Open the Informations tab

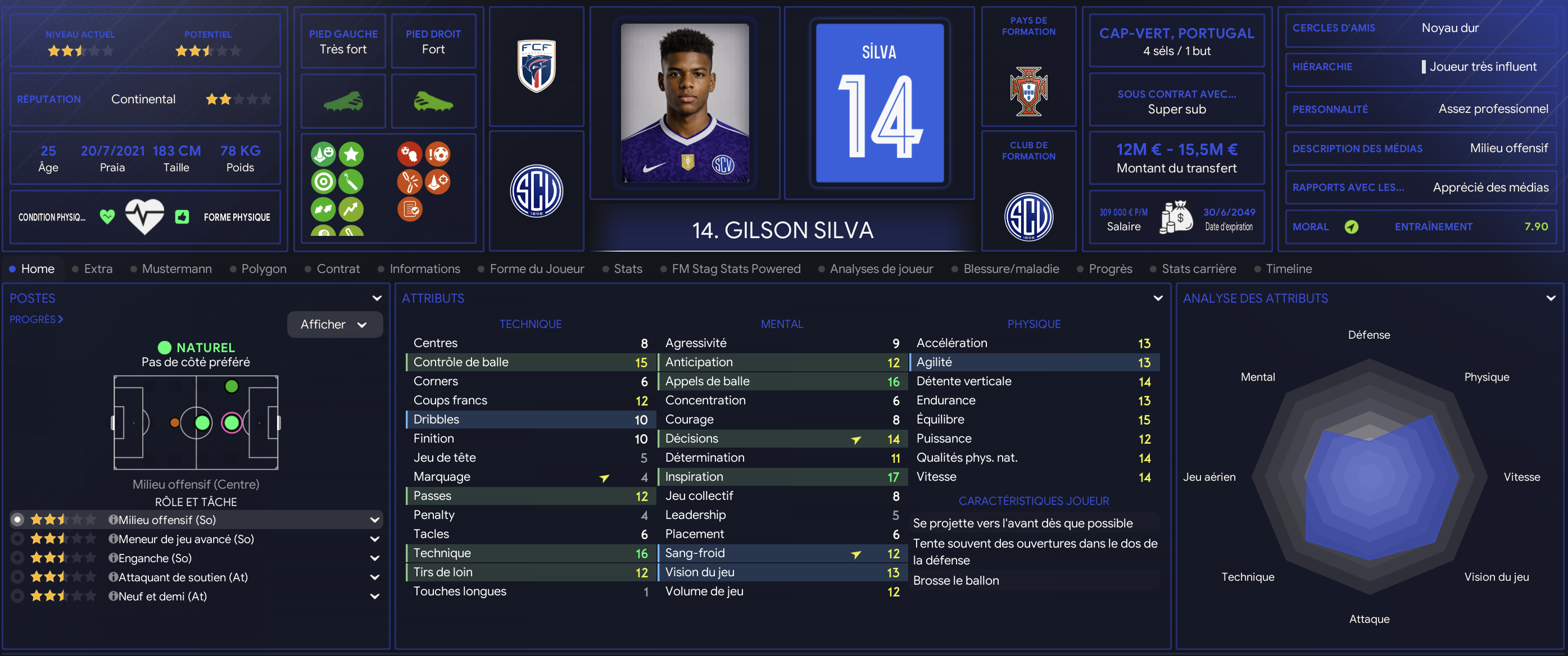[x=424, y=269]
